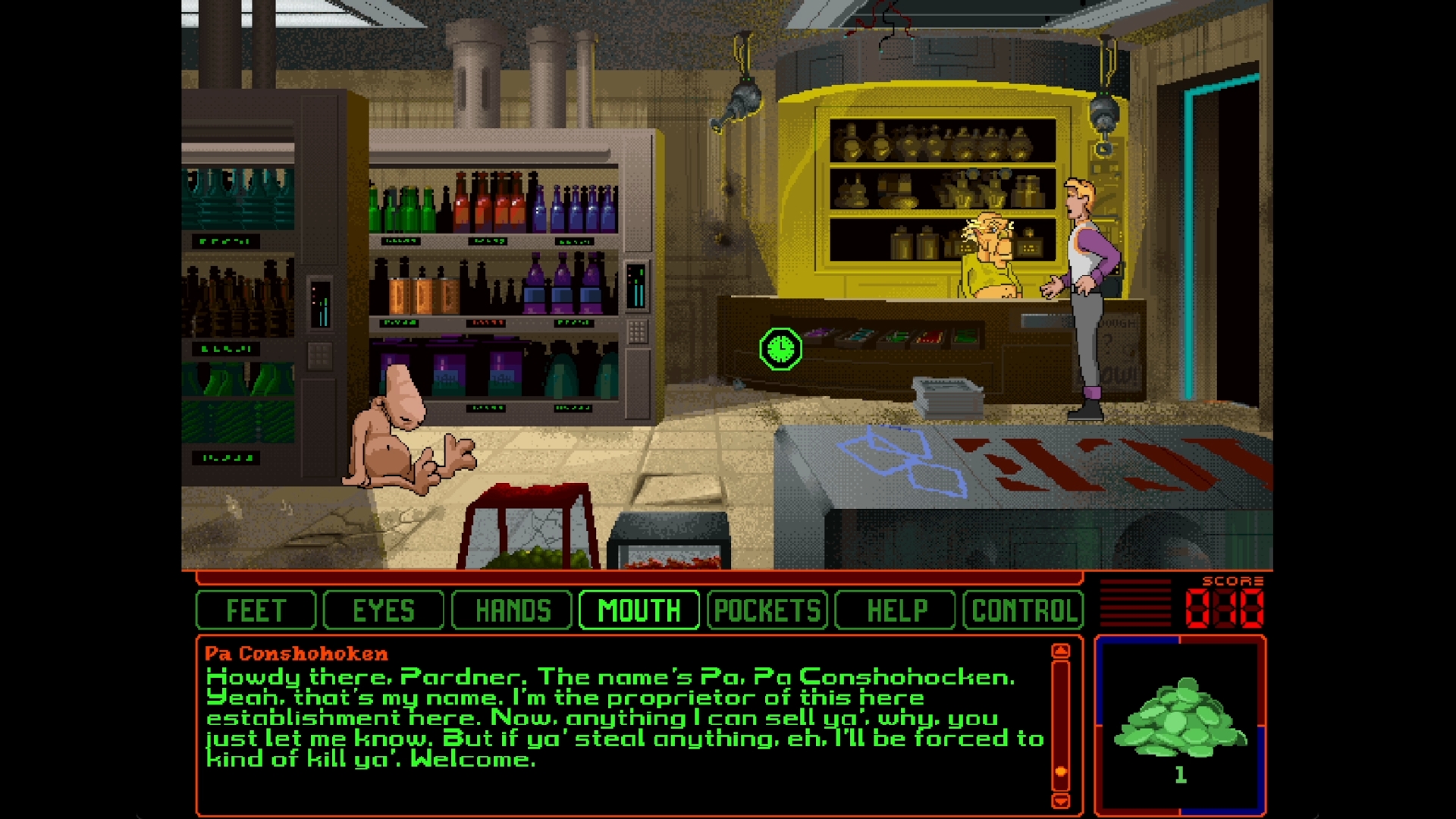Activate the HANDS use command
1456x819 pixels.
tap(512, 610)
